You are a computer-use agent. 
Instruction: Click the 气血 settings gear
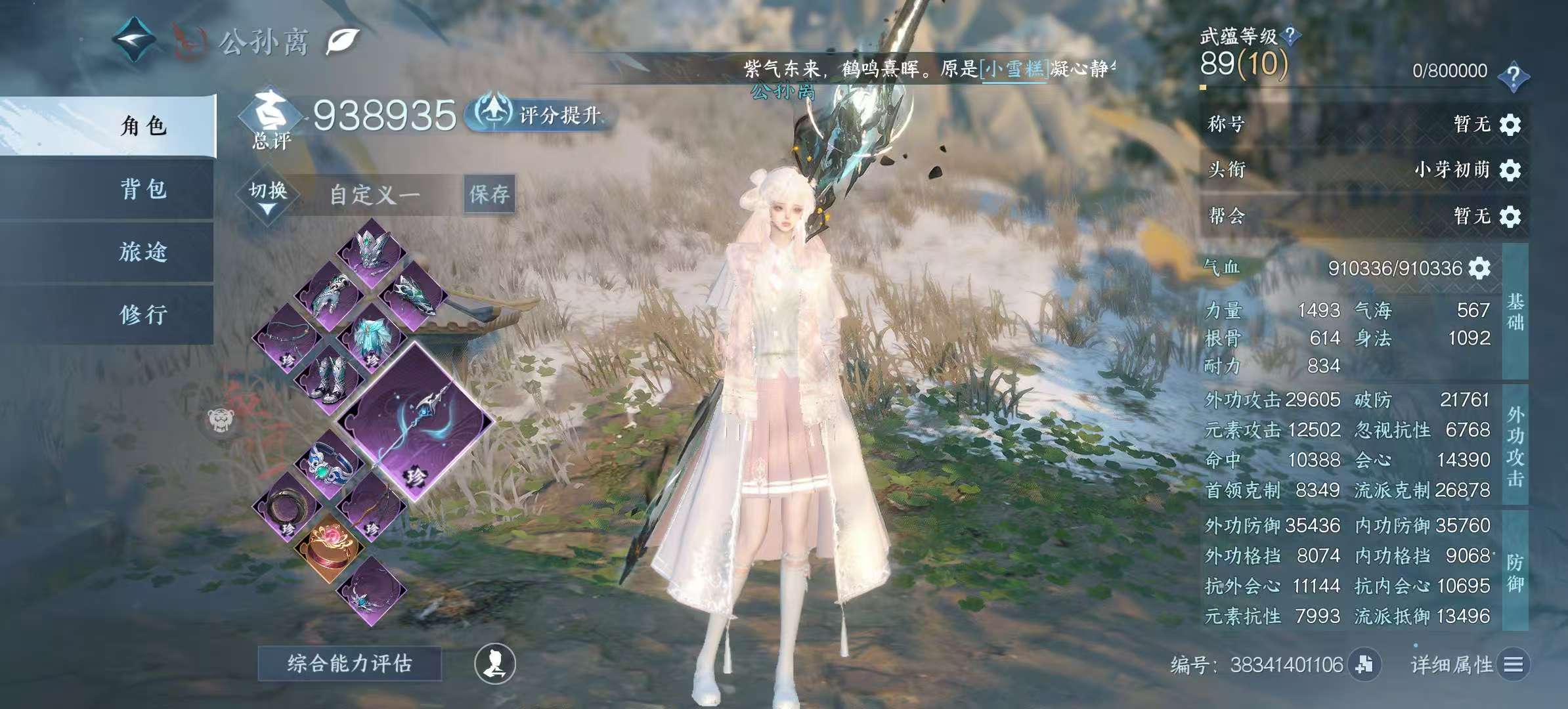(1479, 268)
